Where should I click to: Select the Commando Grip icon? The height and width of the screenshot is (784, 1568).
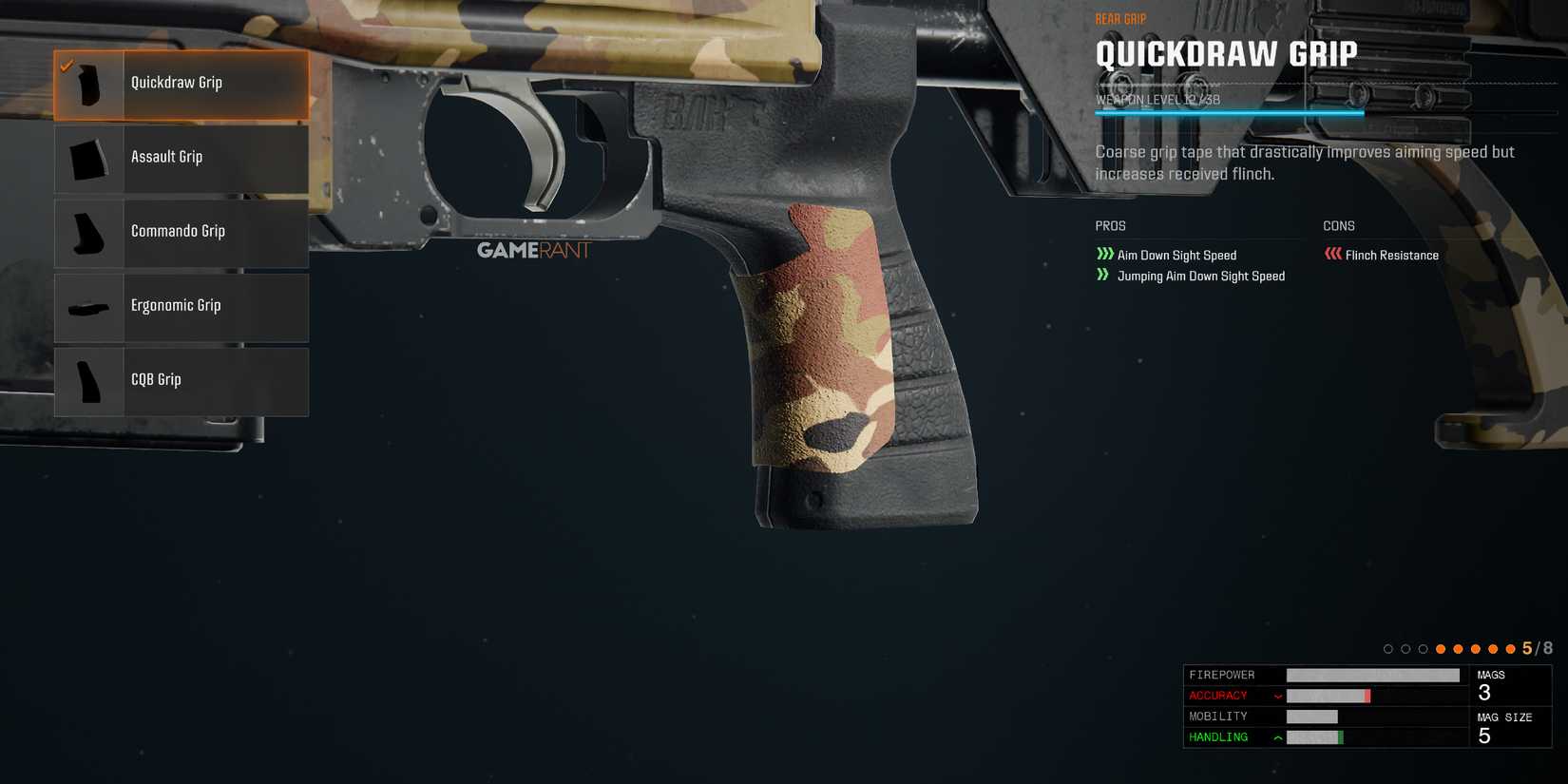[x=88, y=232]
